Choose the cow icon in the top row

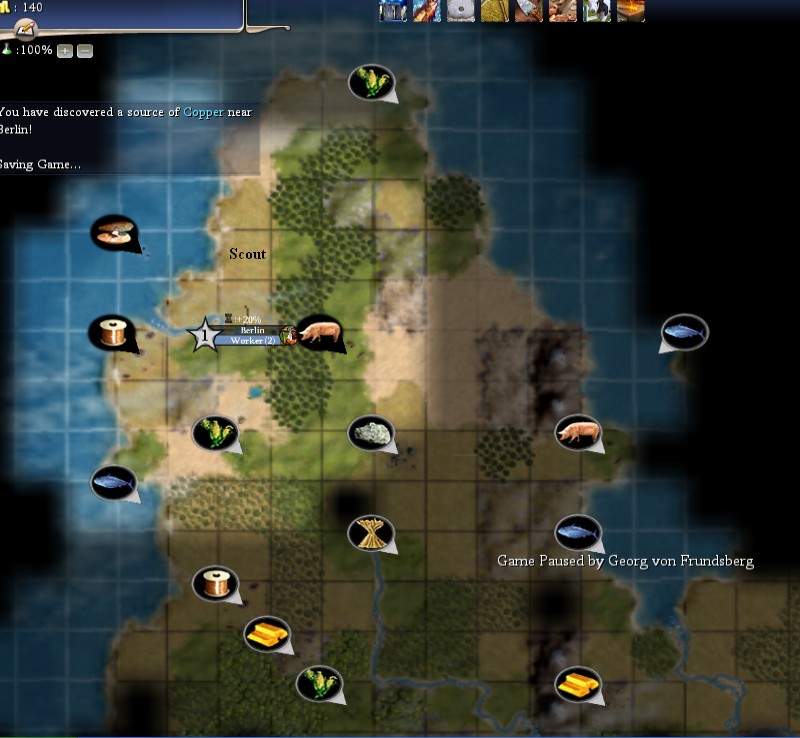pos(597,10)
